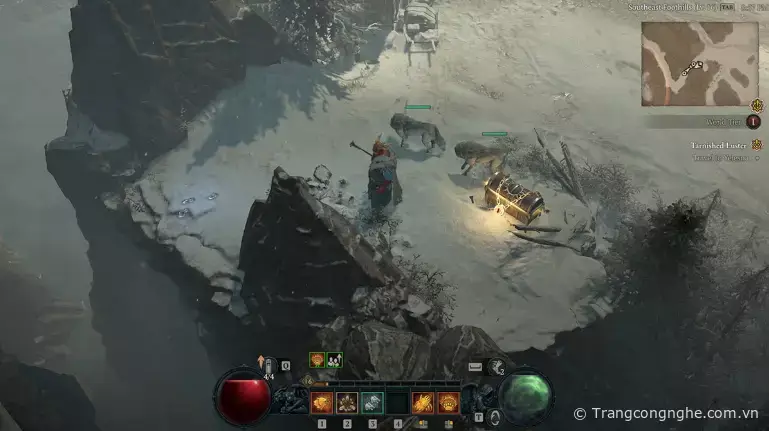The height and width of the screenshot is (431, 769).
Task: Select the empty skill slot 4
Action: (x=397, y=403)
